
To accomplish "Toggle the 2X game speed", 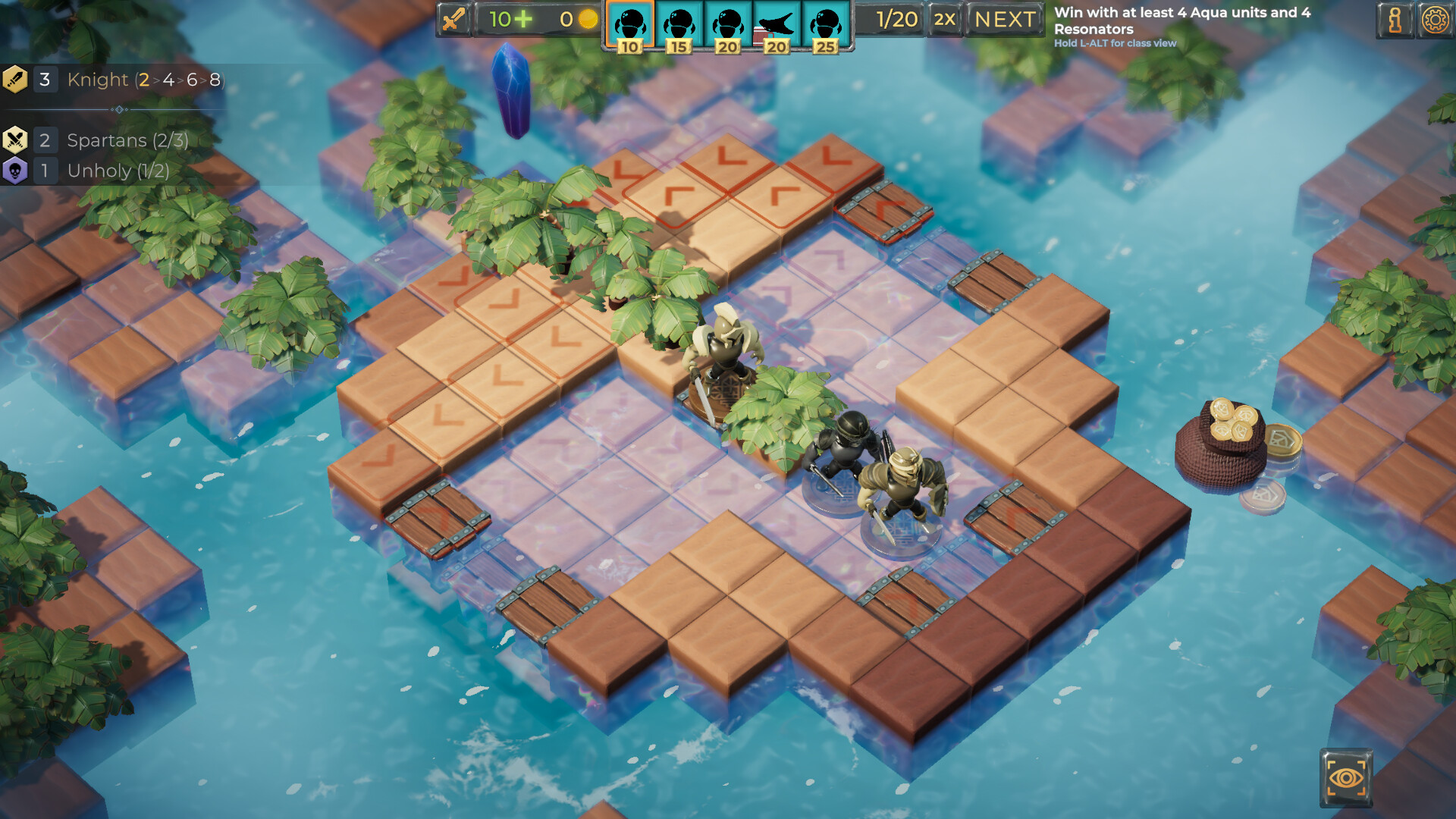I will (944, 20).
